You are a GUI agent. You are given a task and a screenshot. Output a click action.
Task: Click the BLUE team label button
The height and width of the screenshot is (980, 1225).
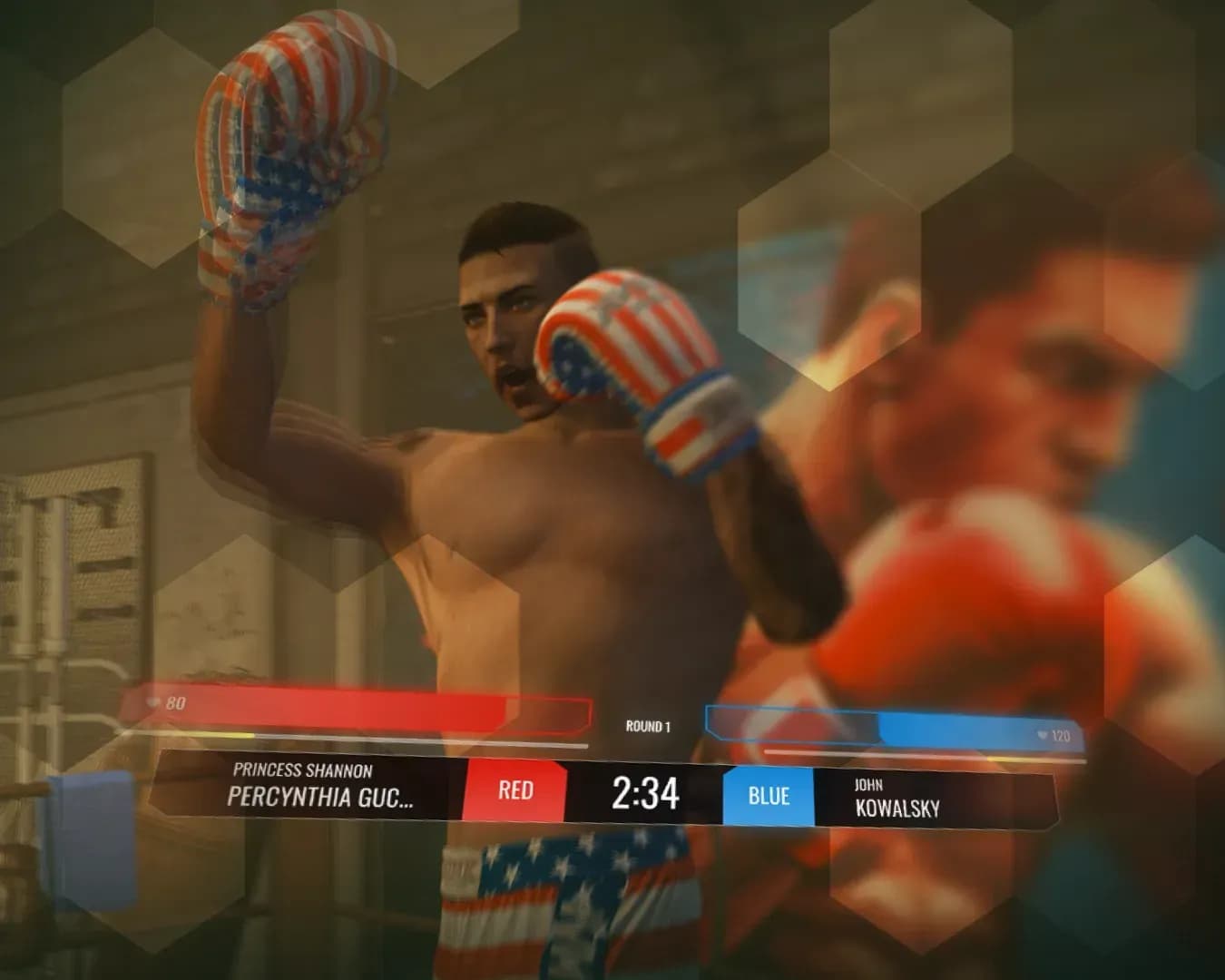pos(768,797)
